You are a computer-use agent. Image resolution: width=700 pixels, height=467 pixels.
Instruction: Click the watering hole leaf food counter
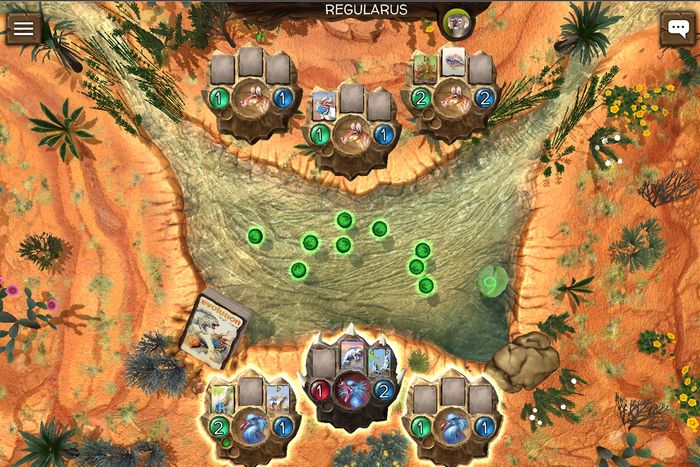click(x=490, y=283)
